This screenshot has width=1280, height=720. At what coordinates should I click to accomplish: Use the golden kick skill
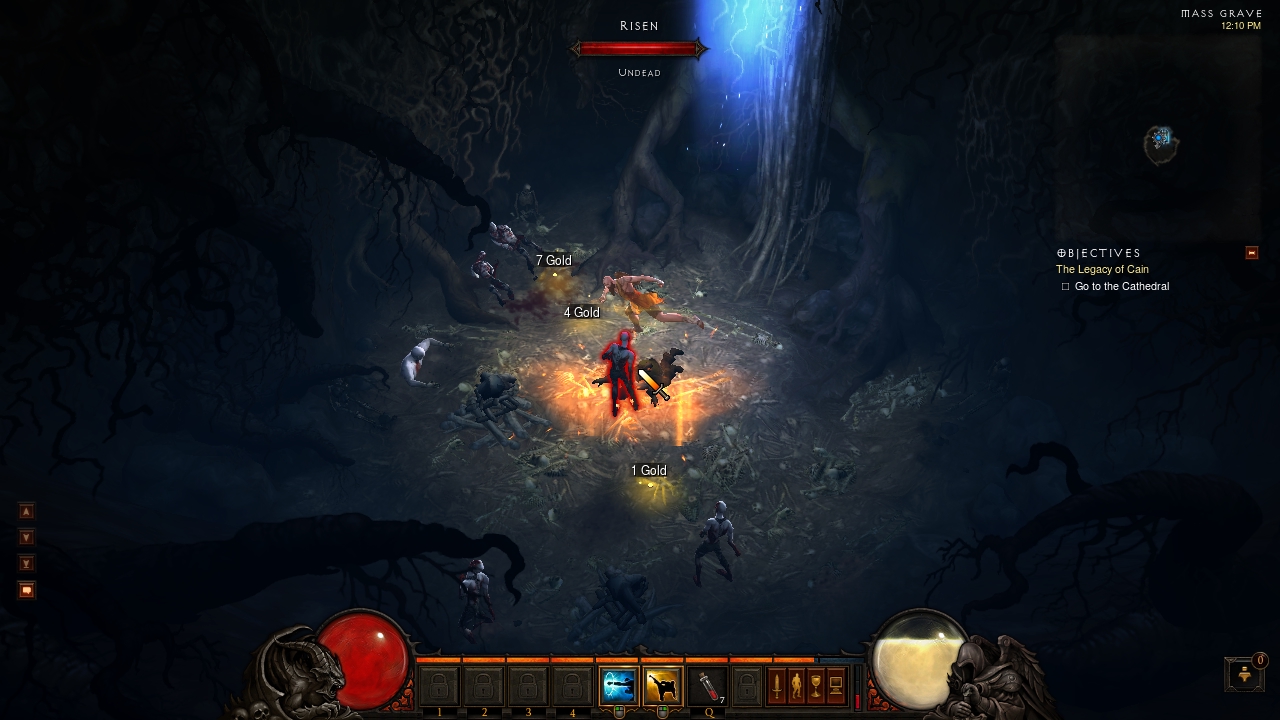[x=662, y=686]
